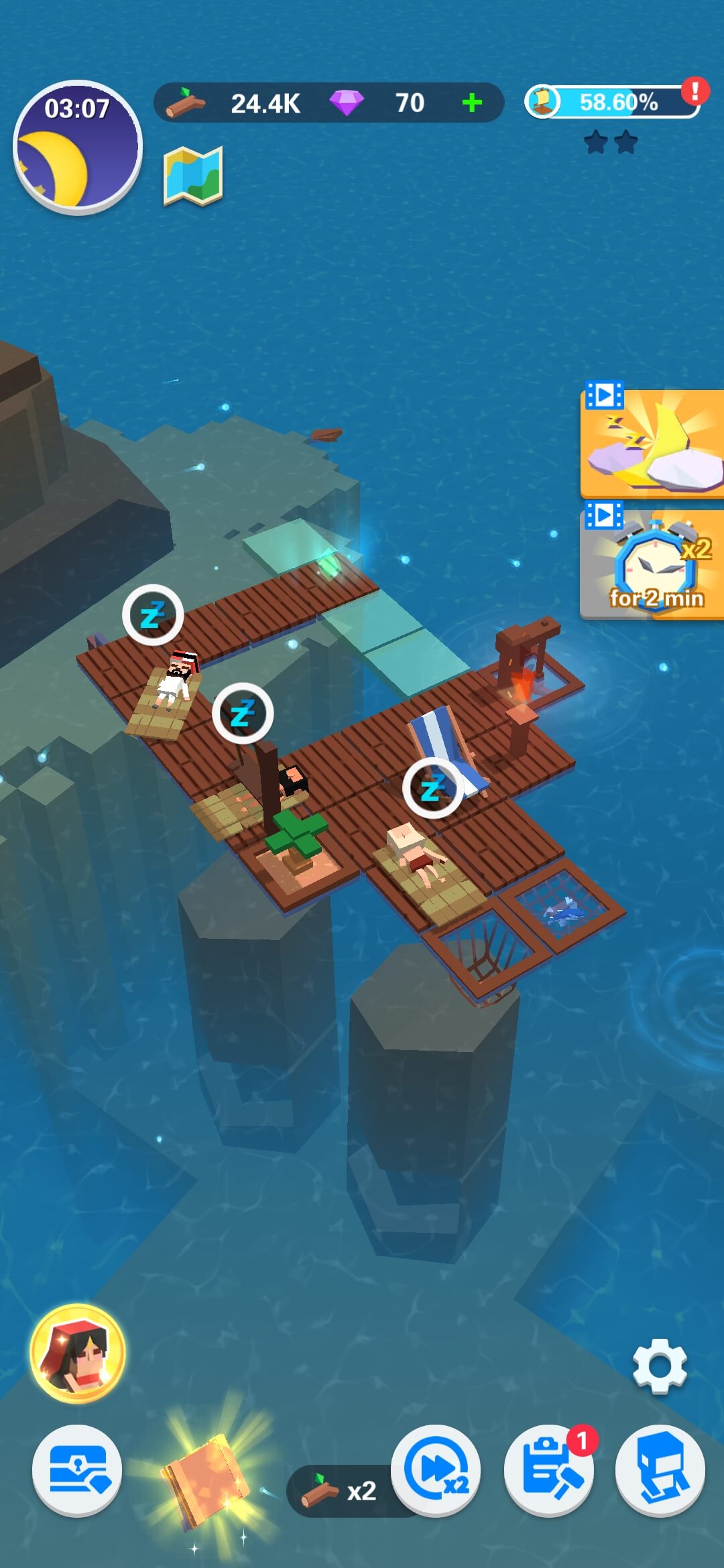Open the gear settings button
Viewport: 724px width, 1568px height.
[x=660, y=1366]
